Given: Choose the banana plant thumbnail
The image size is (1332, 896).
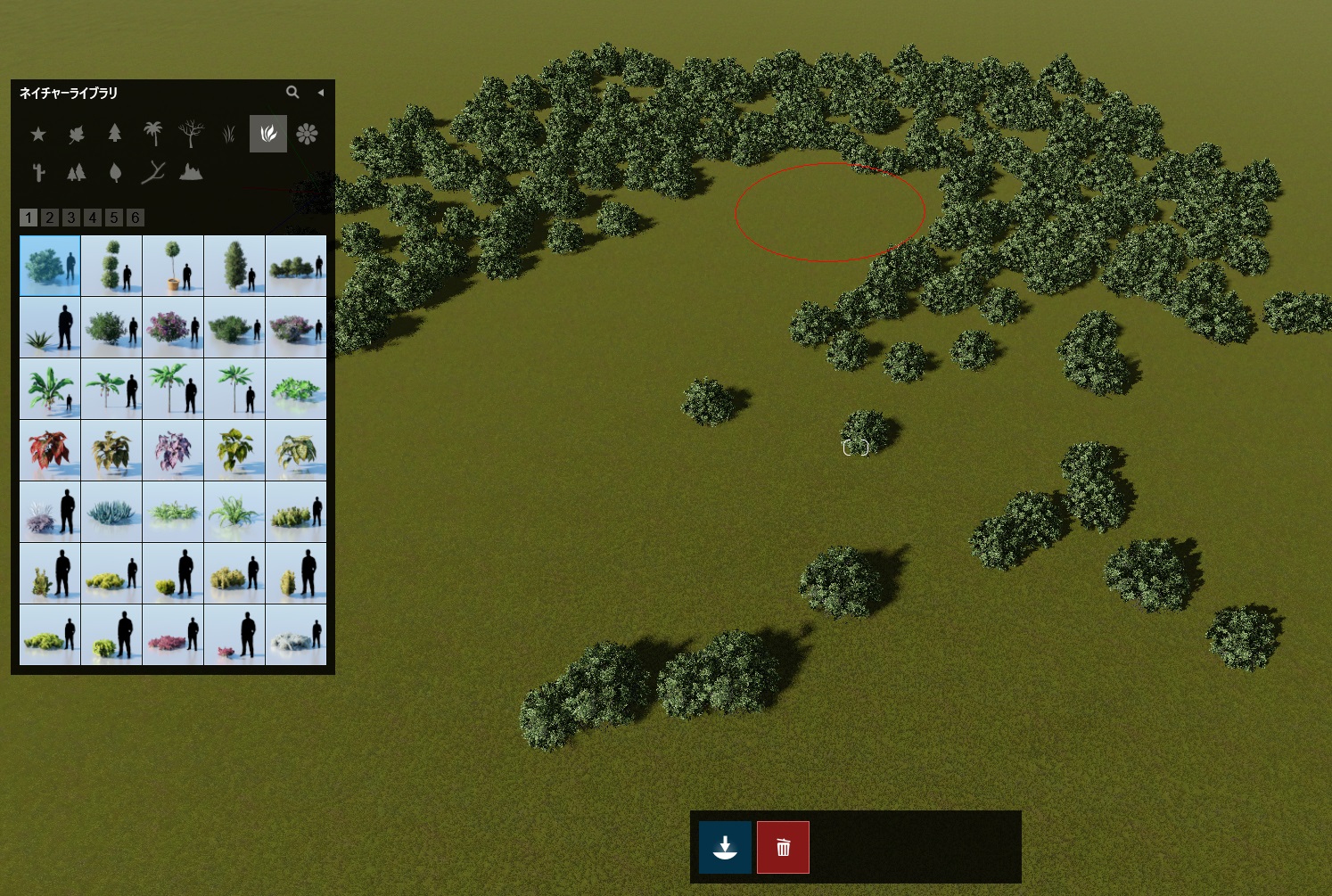Looking at the screenshot, I should (x=50, y=389).
